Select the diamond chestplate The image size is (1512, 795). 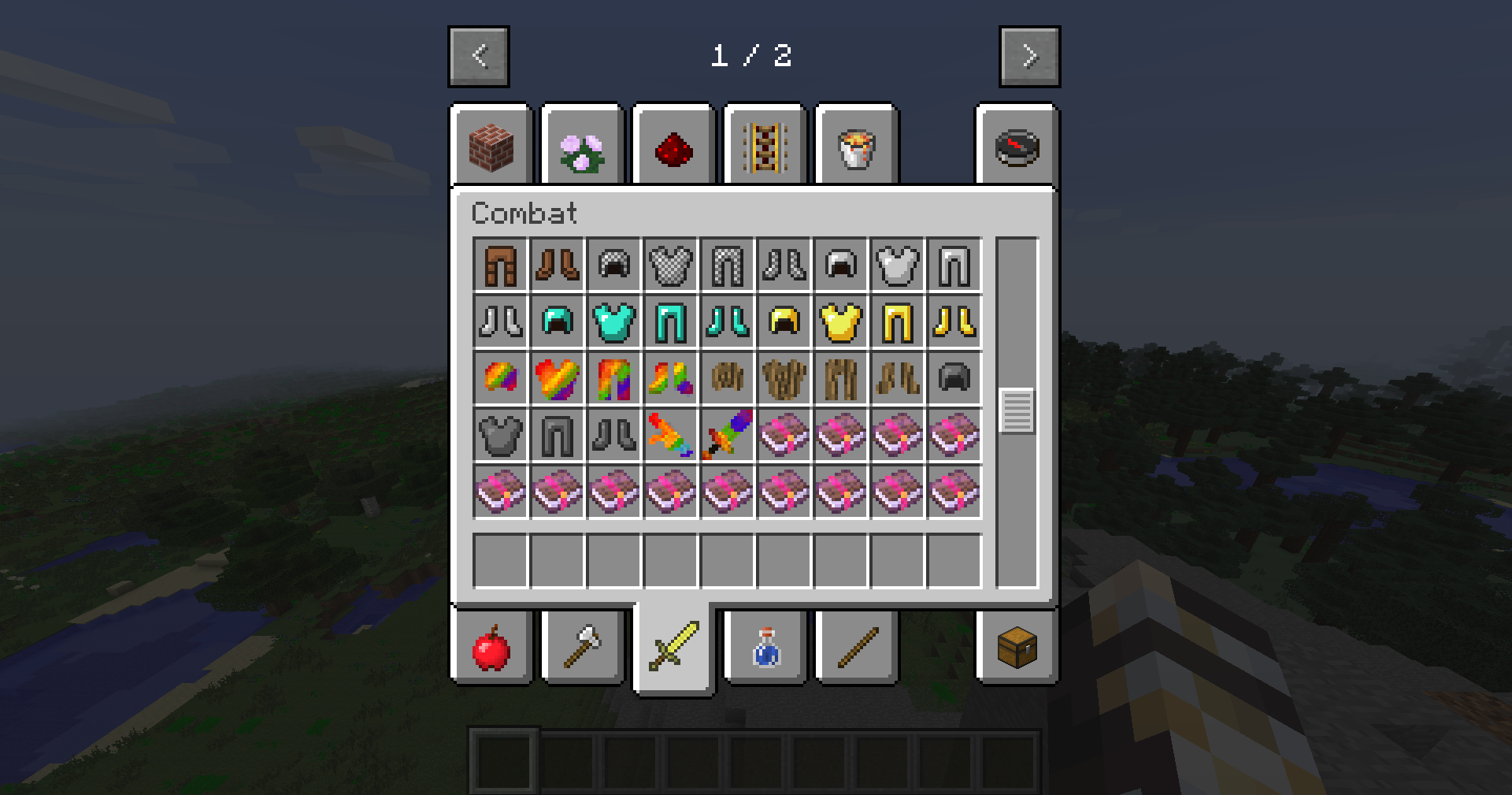coord(613,321)
